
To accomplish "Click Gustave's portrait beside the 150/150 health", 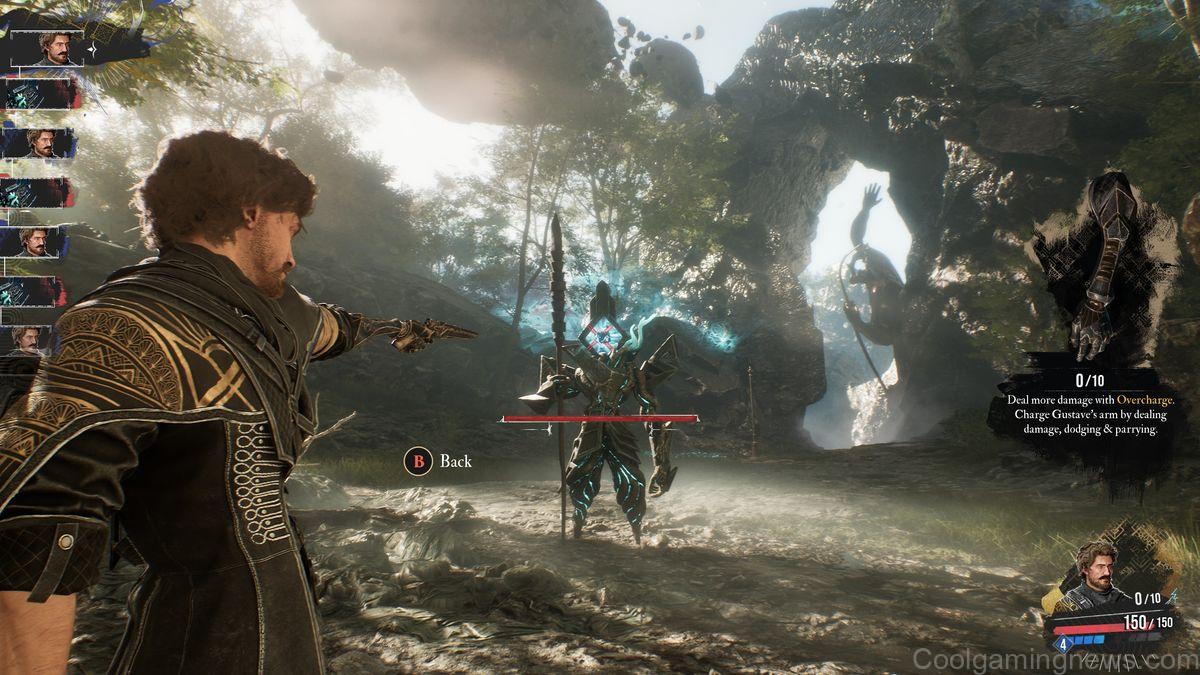I will (x=1095, y=578).
